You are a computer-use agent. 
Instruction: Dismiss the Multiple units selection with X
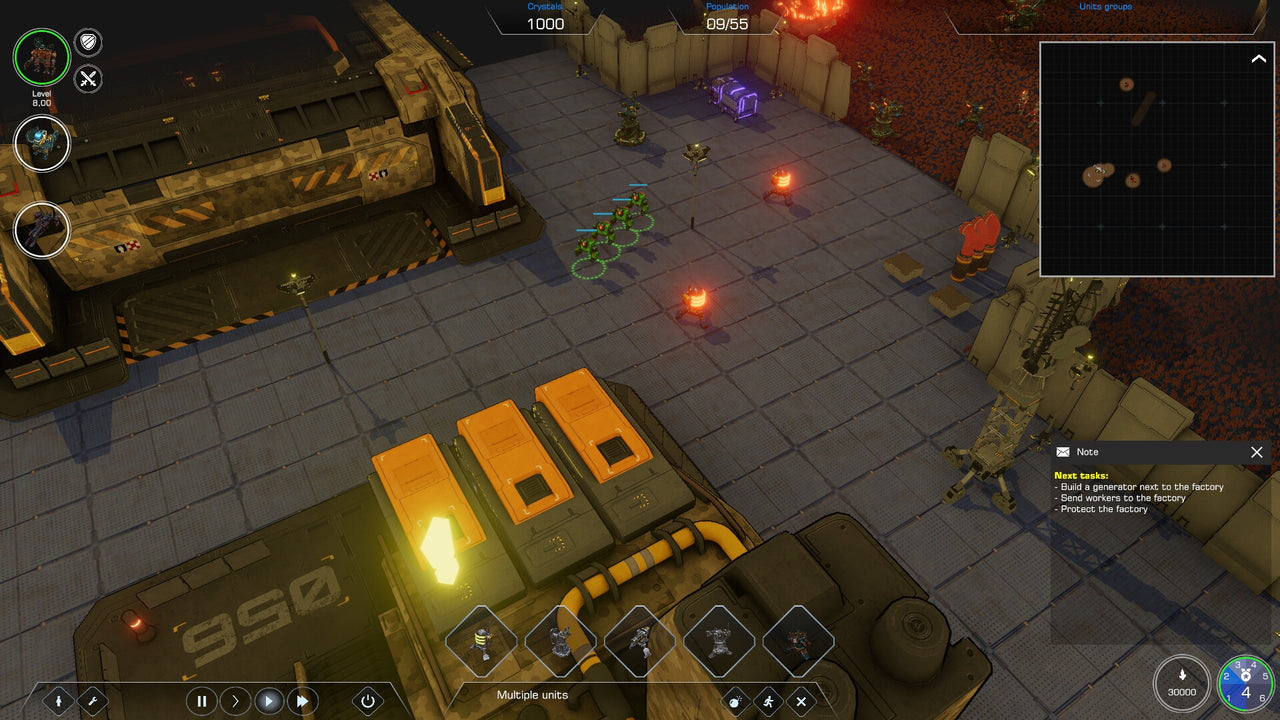pyautogui.click(x=802, y=702)
